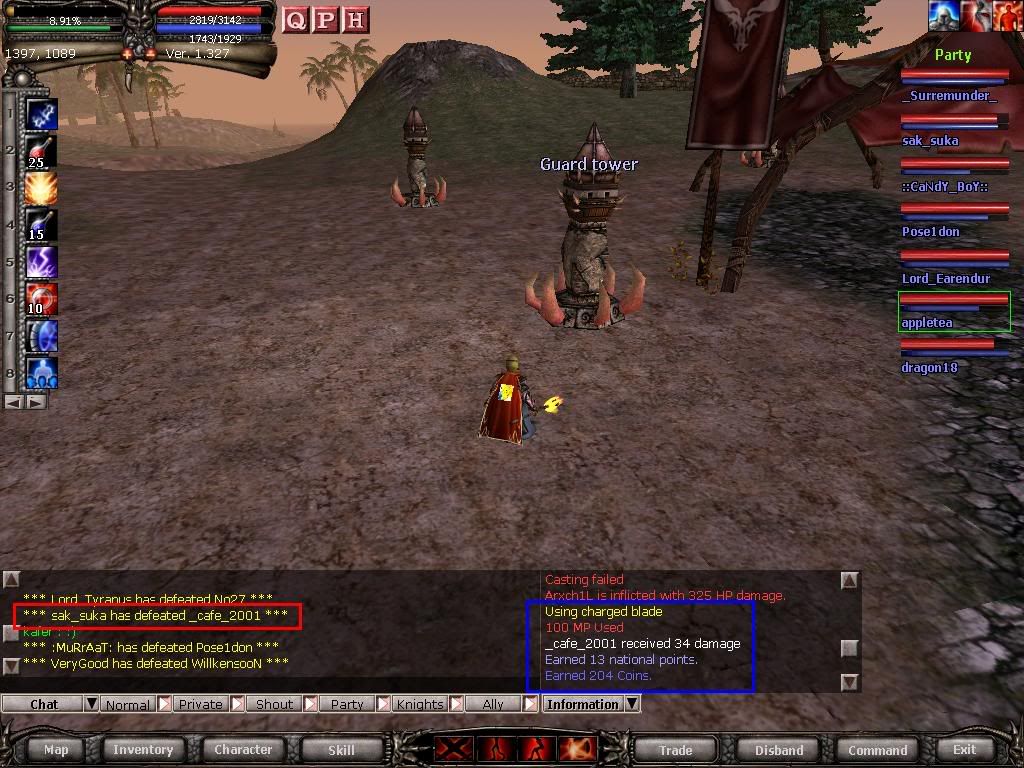Image resolution: width=1024 pixels, height=768 pixels.
Task: Choose the Private chat channel
Action: pyautogui.click(x=200, y=704)
